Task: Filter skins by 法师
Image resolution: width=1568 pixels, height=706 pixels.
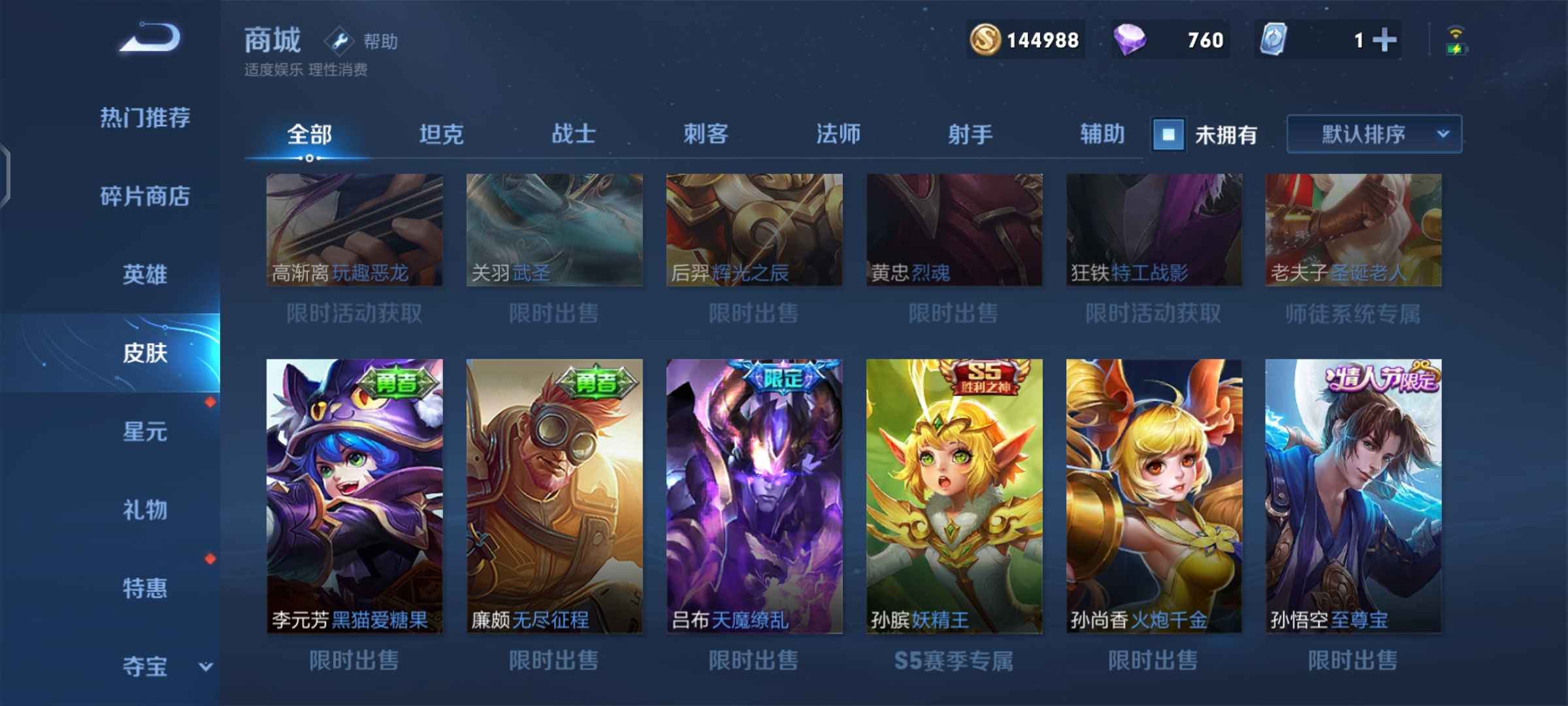Action: pos(838,135)
